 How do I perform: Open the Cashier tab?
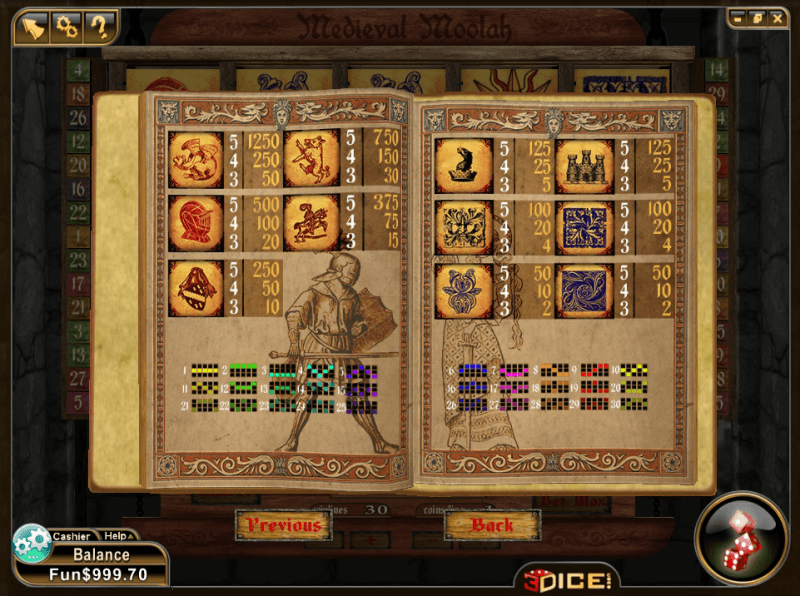point(70,537)
